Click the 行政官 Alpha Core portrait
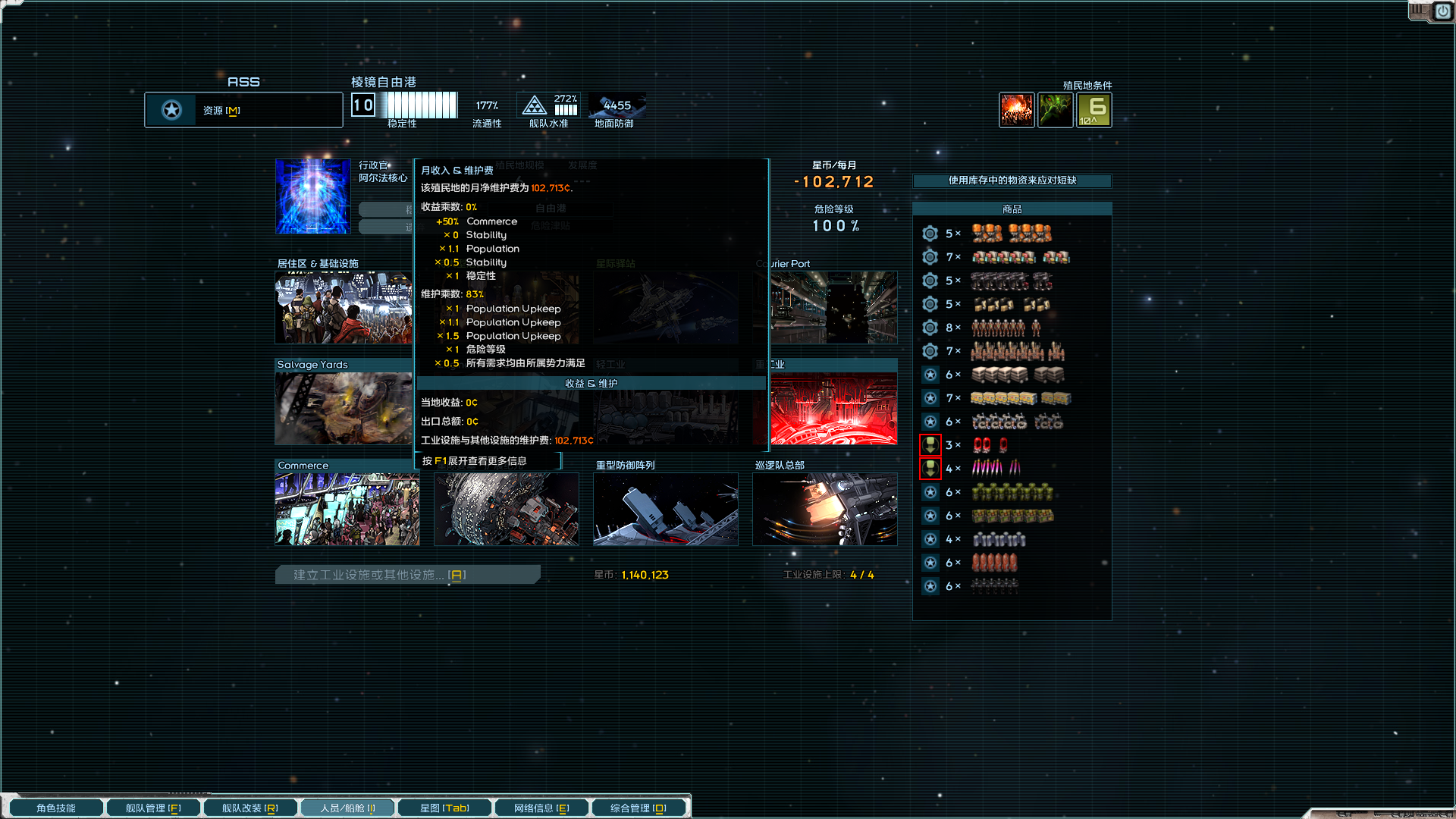The height and width of the screenshot is (819, 1456). tap(312, 196)
